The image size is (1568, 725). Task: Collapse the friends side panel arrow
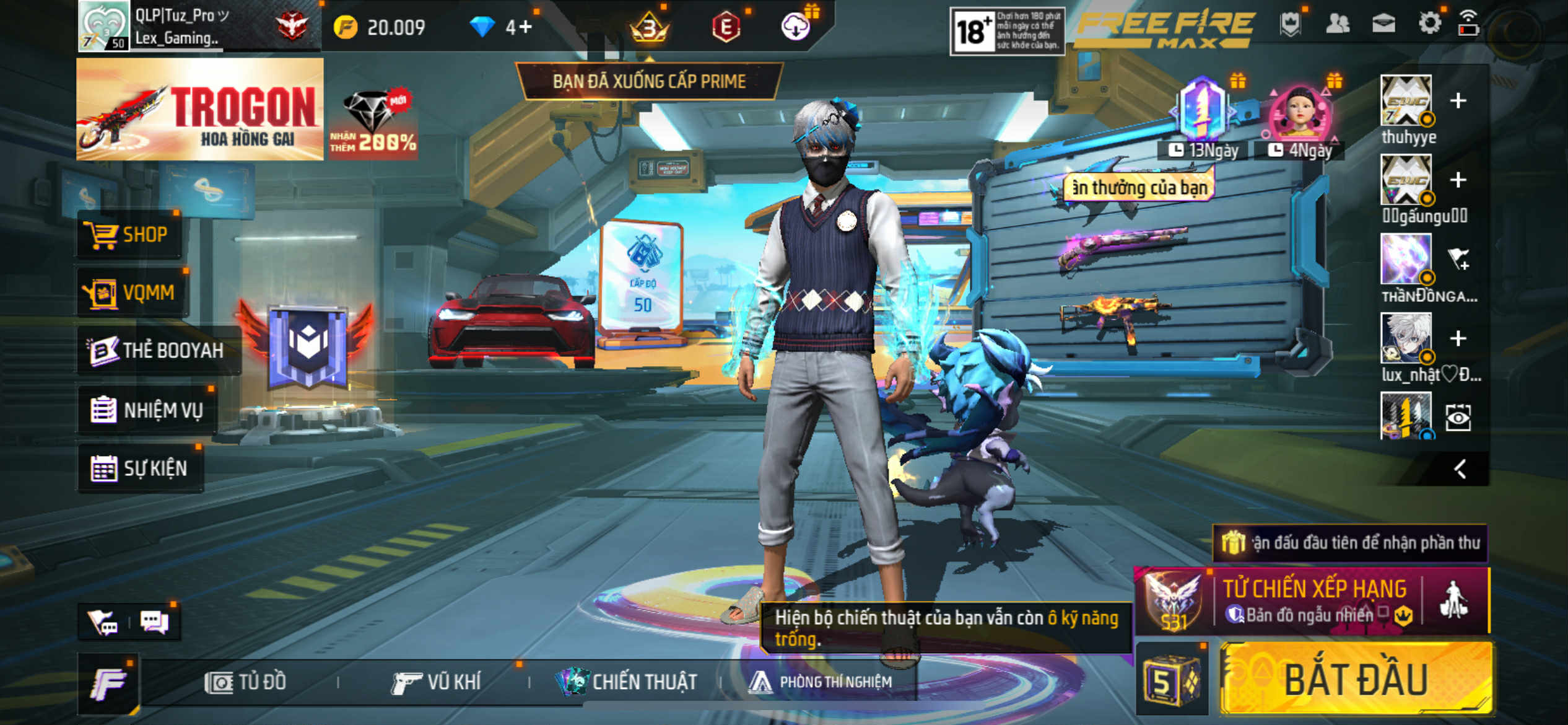coord(1460,469)
